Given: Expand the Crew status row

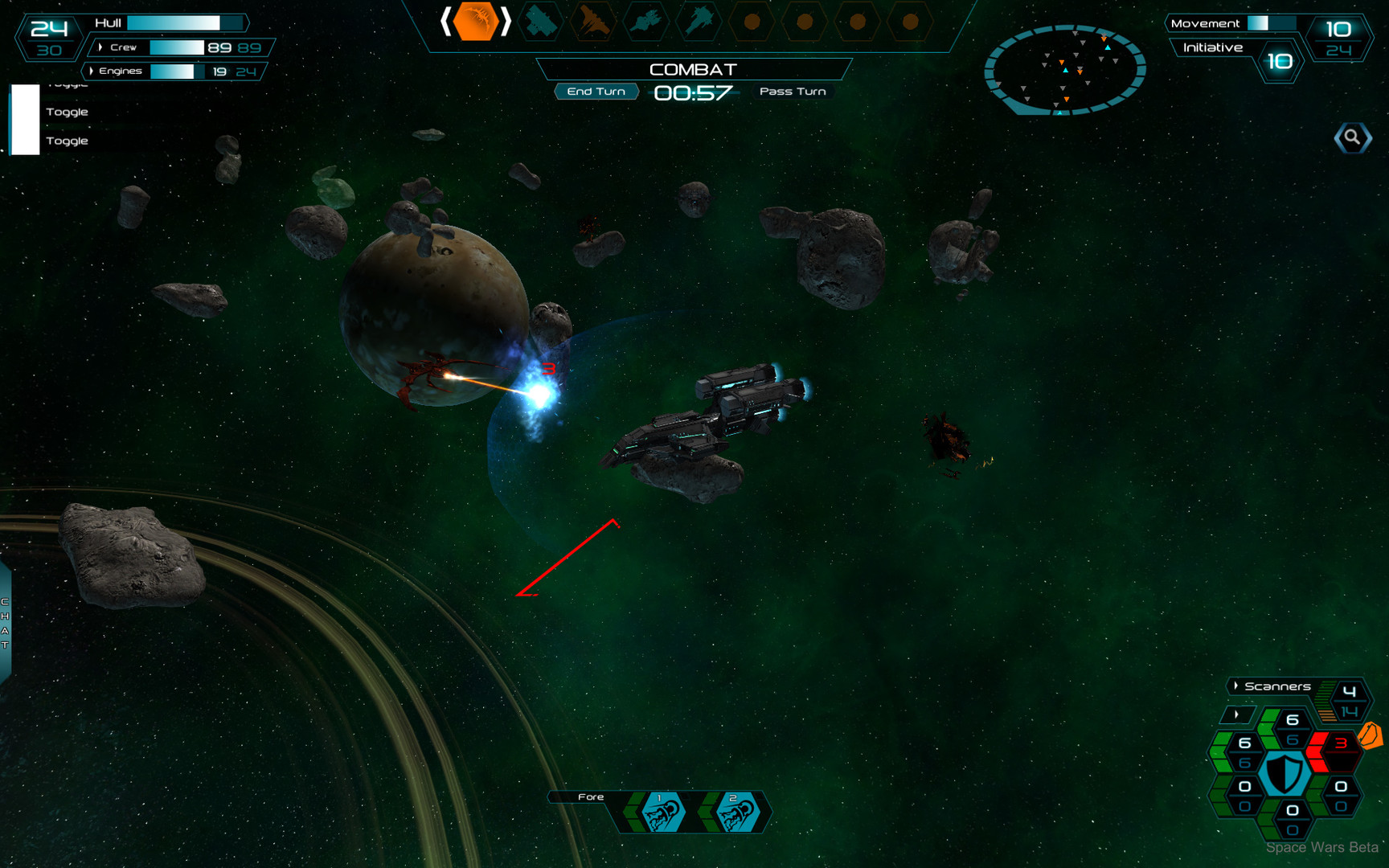Looking at the screenshot, I should point(100,47).
